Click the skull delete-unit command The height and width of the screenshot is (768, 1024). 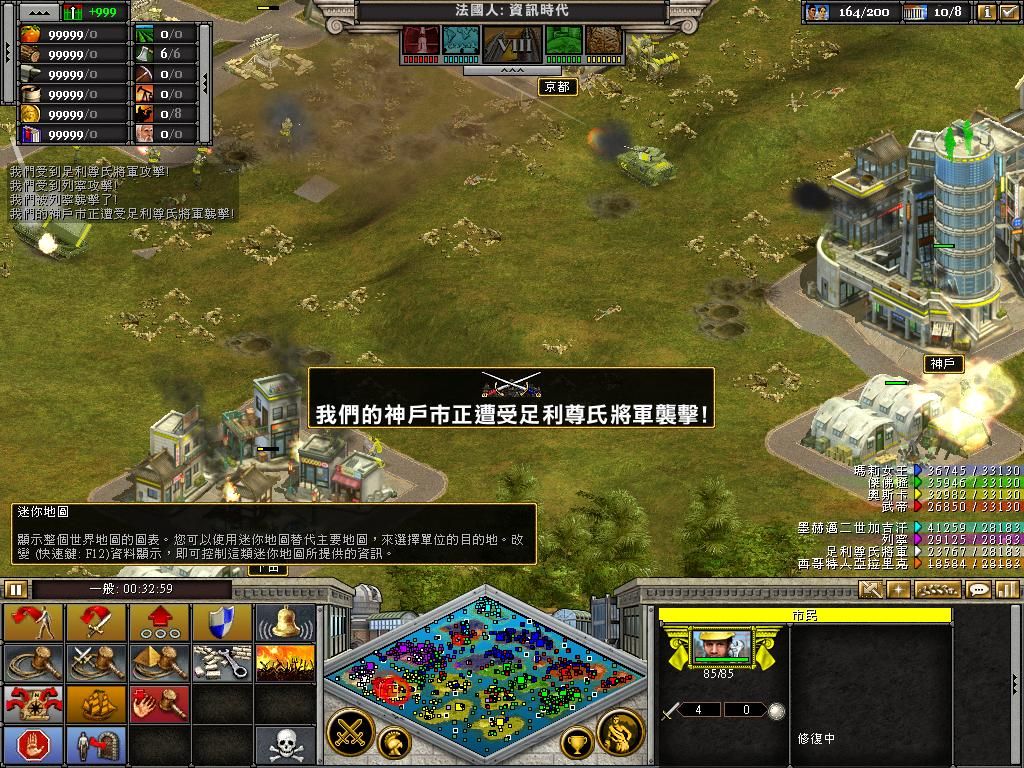[284, 745]
